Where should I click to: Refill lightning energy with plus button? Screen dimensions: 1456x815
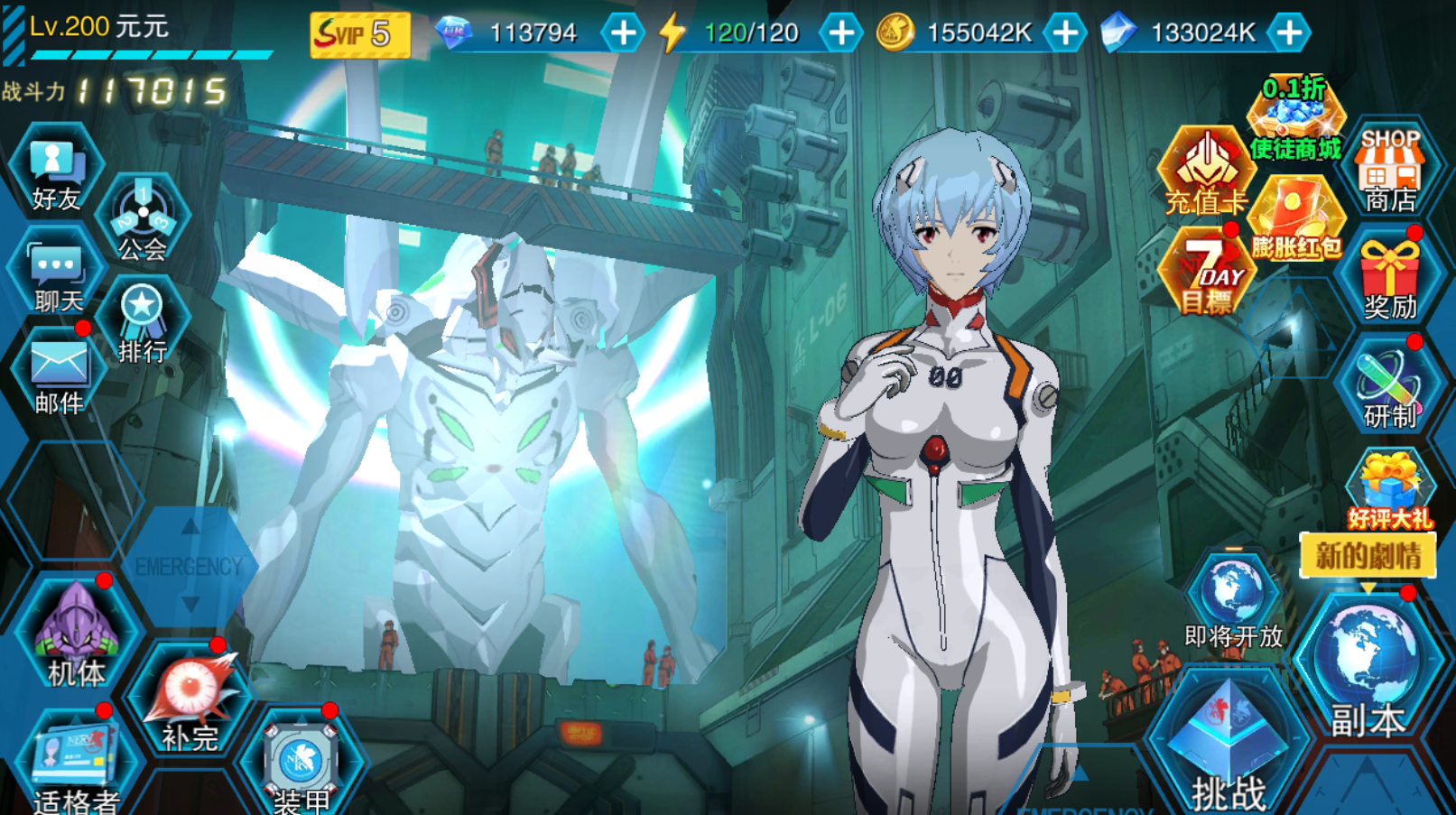point(840,33)
